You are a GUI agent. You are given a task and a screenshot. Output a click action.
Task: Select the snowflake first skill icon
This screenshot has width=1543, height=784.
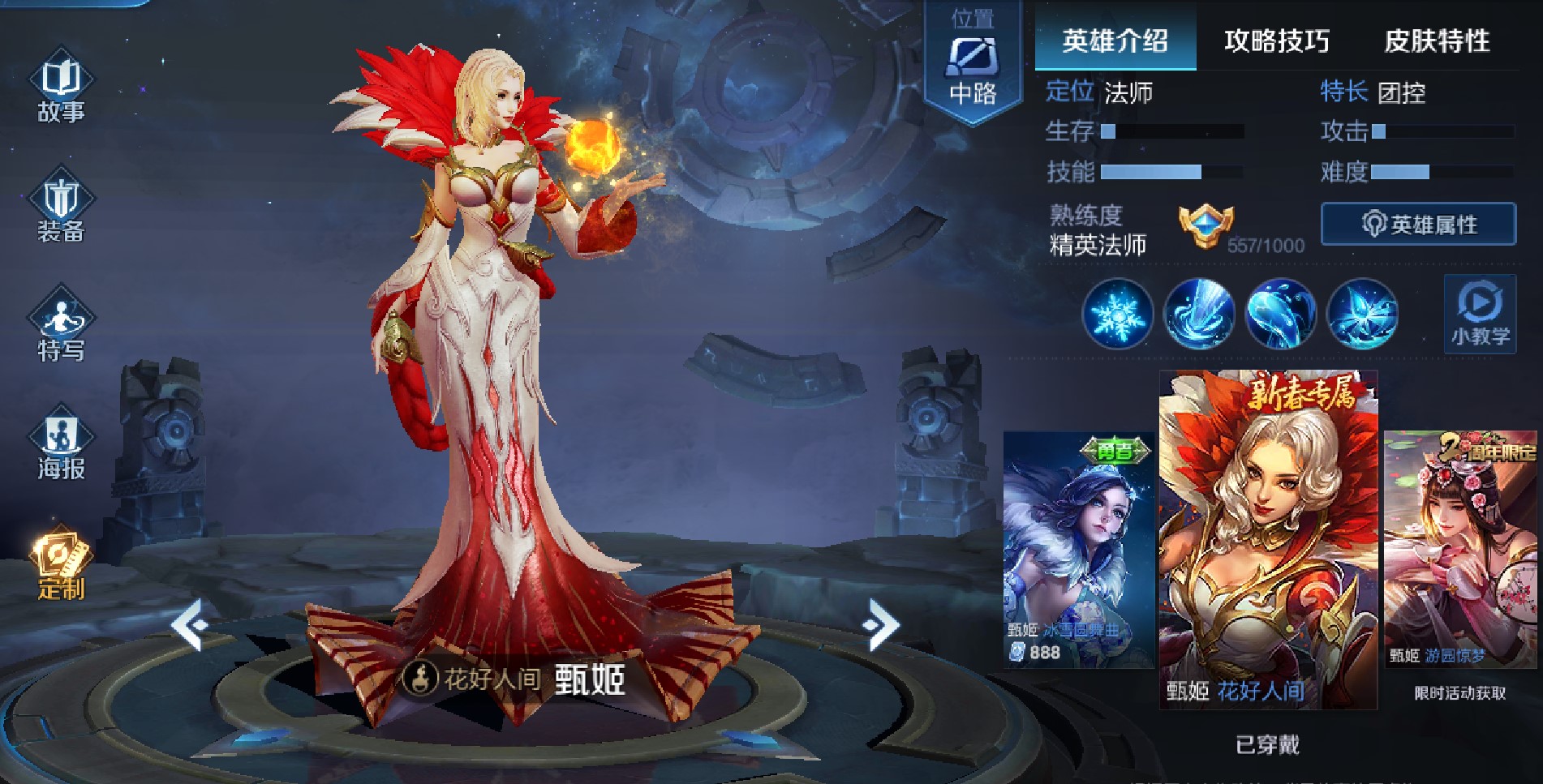pos(1118,315)
